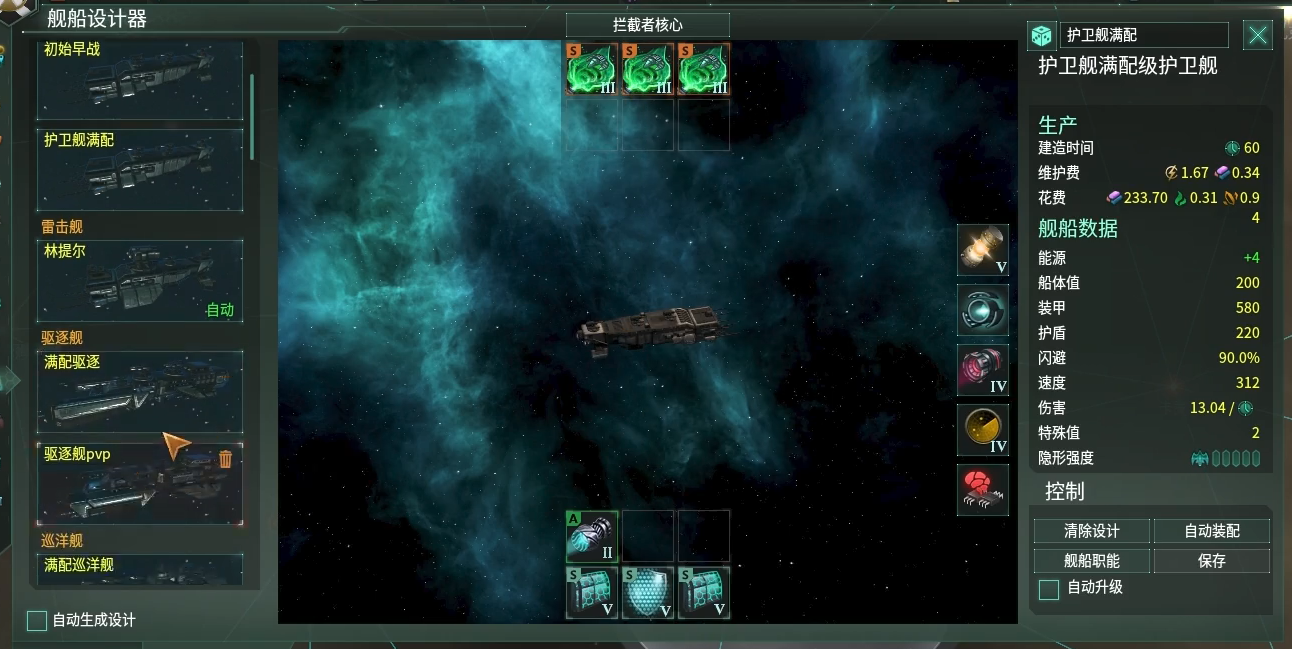Viewport: 1292px width, 649px height.
Task: Delete the 驱逐舰pvp design via trash icon
Action: tap(225, 459)
